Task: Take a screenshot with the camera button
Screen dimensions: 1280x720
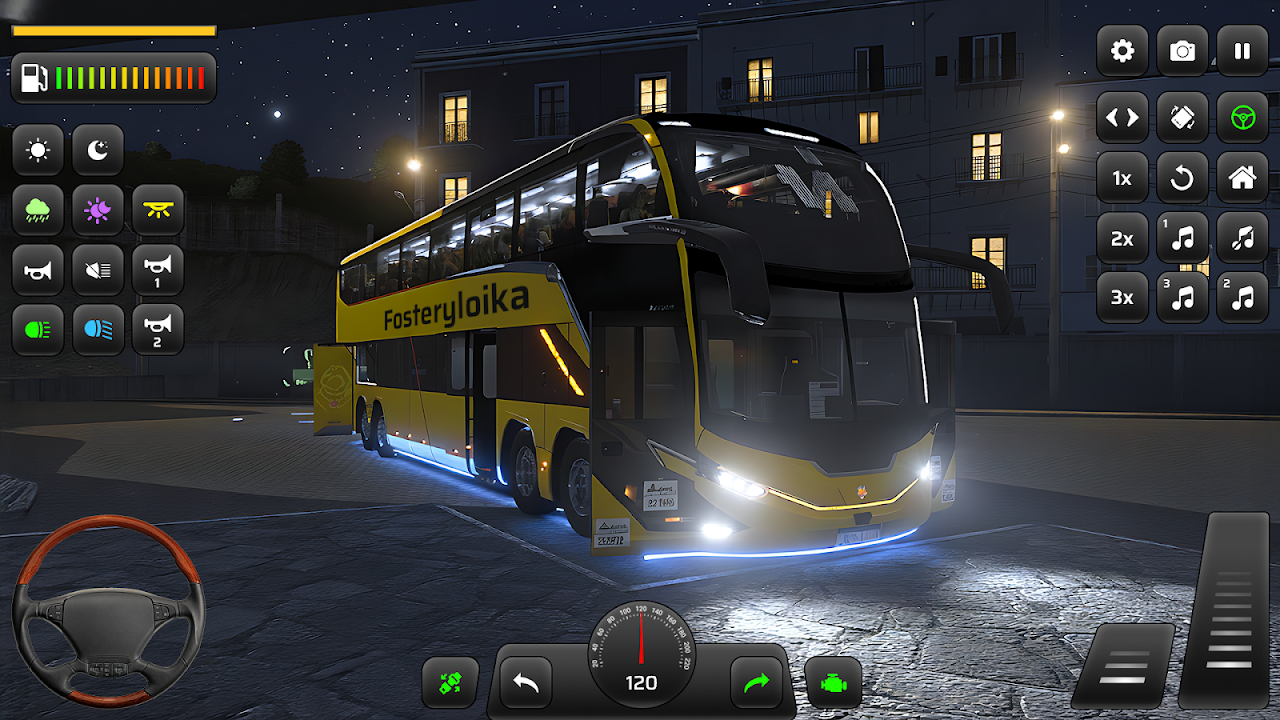Action: pos(1182,51)
